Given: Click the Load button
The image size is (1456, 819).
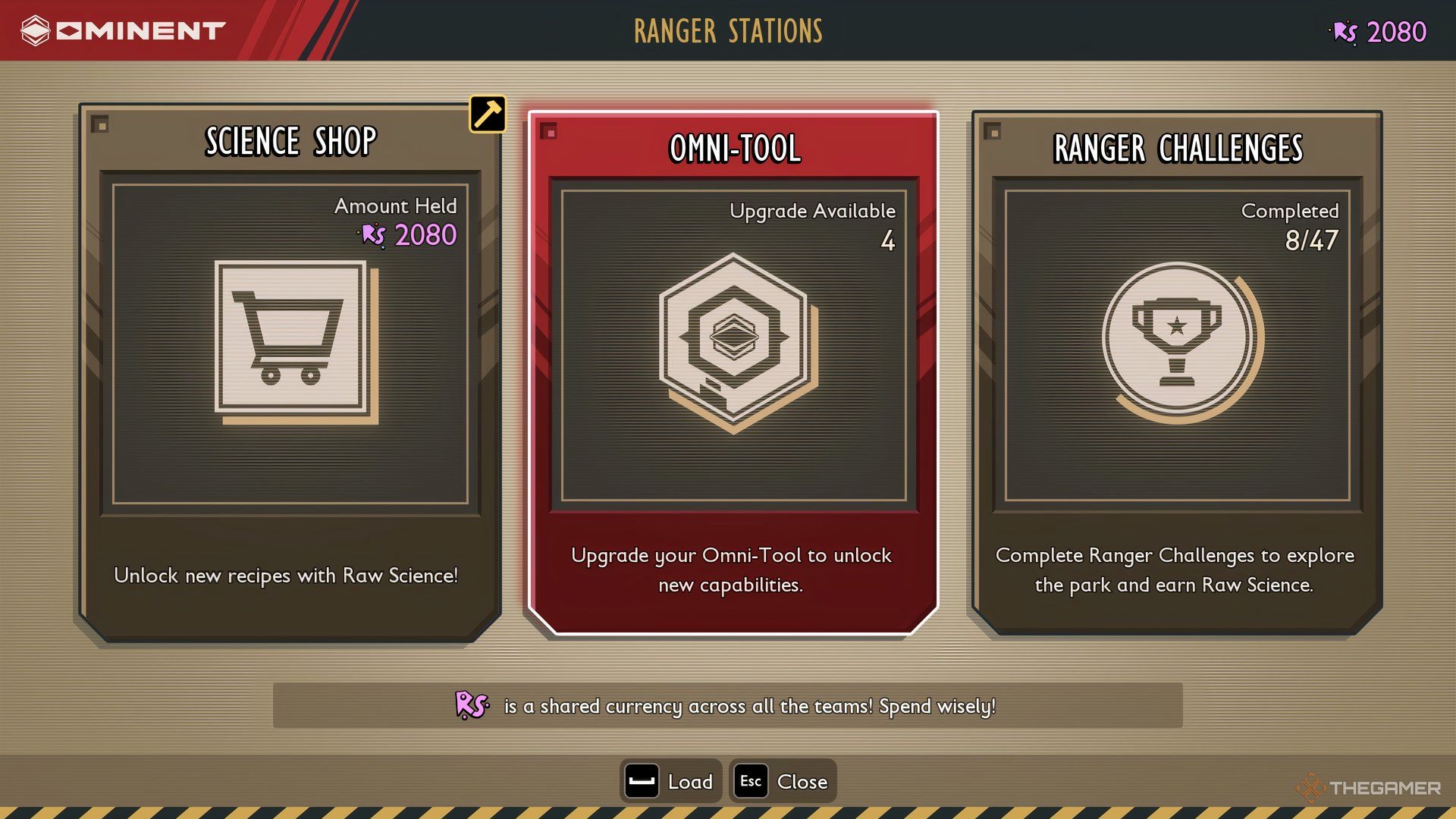Looking at the screenshot, I should coord(670,781).
